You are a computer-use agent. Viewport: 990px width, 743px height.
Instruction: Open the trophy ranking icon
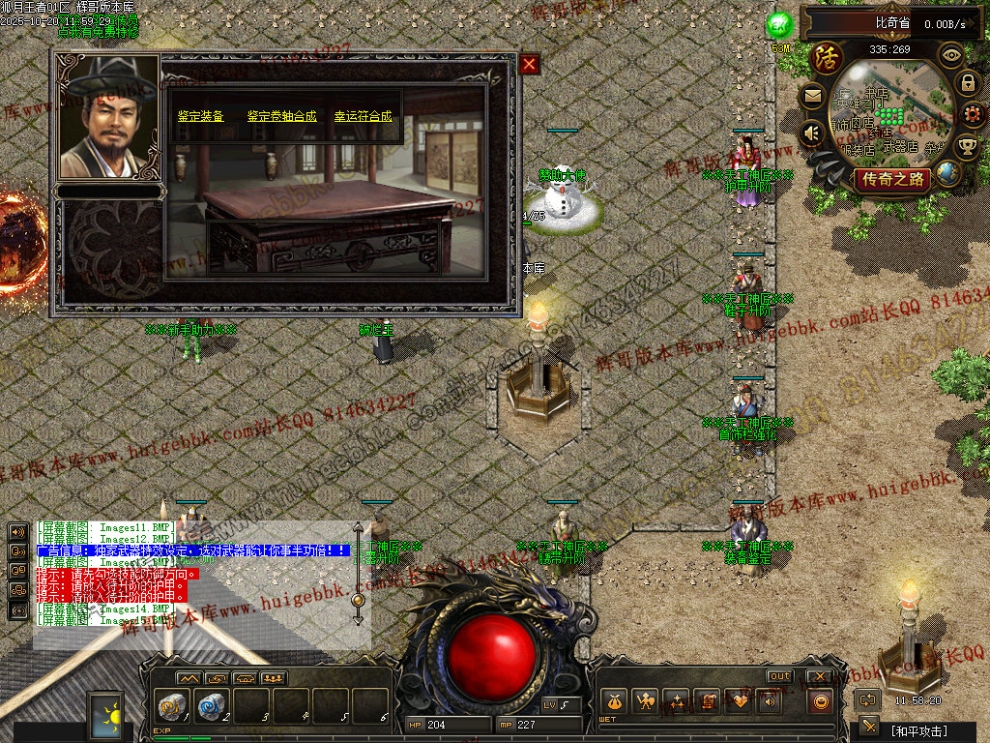pos(967,147)
